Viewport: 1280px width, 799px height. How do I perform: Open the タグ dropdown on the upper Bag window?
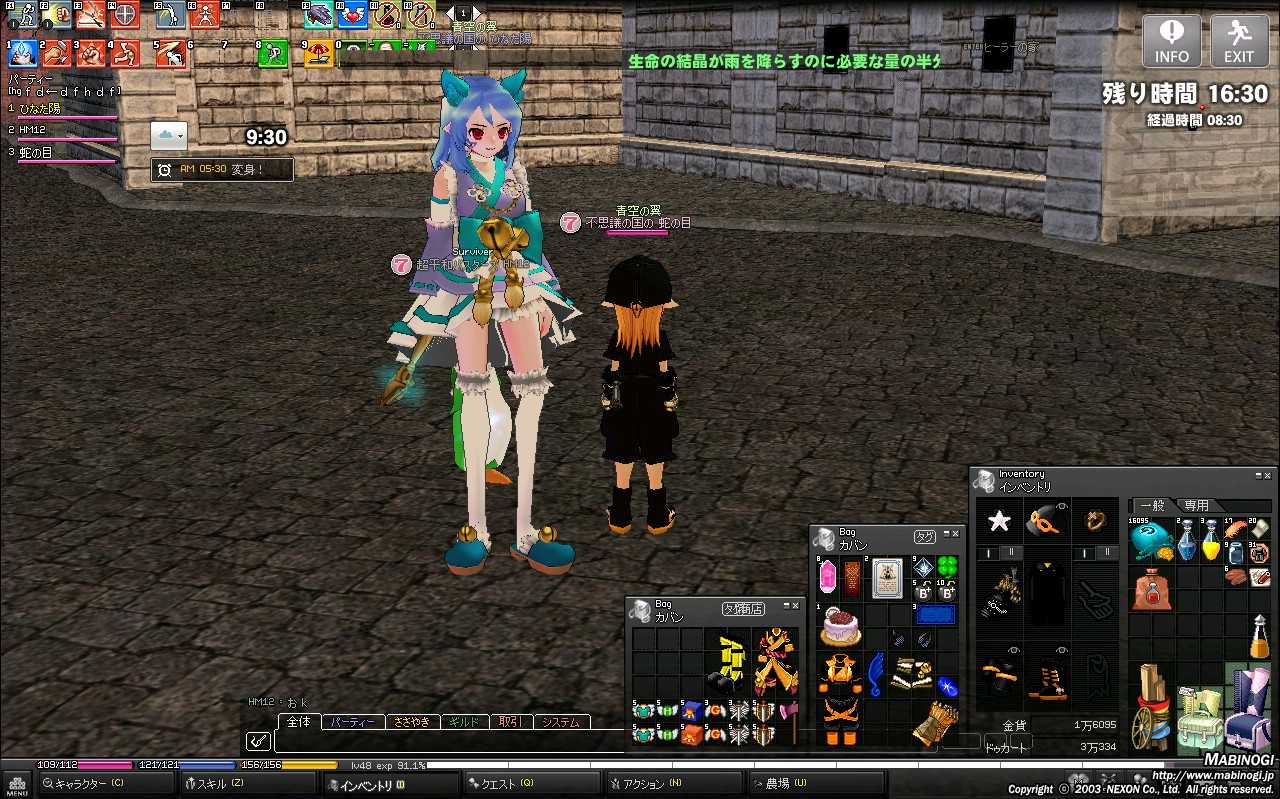click(x=925, y=537)
